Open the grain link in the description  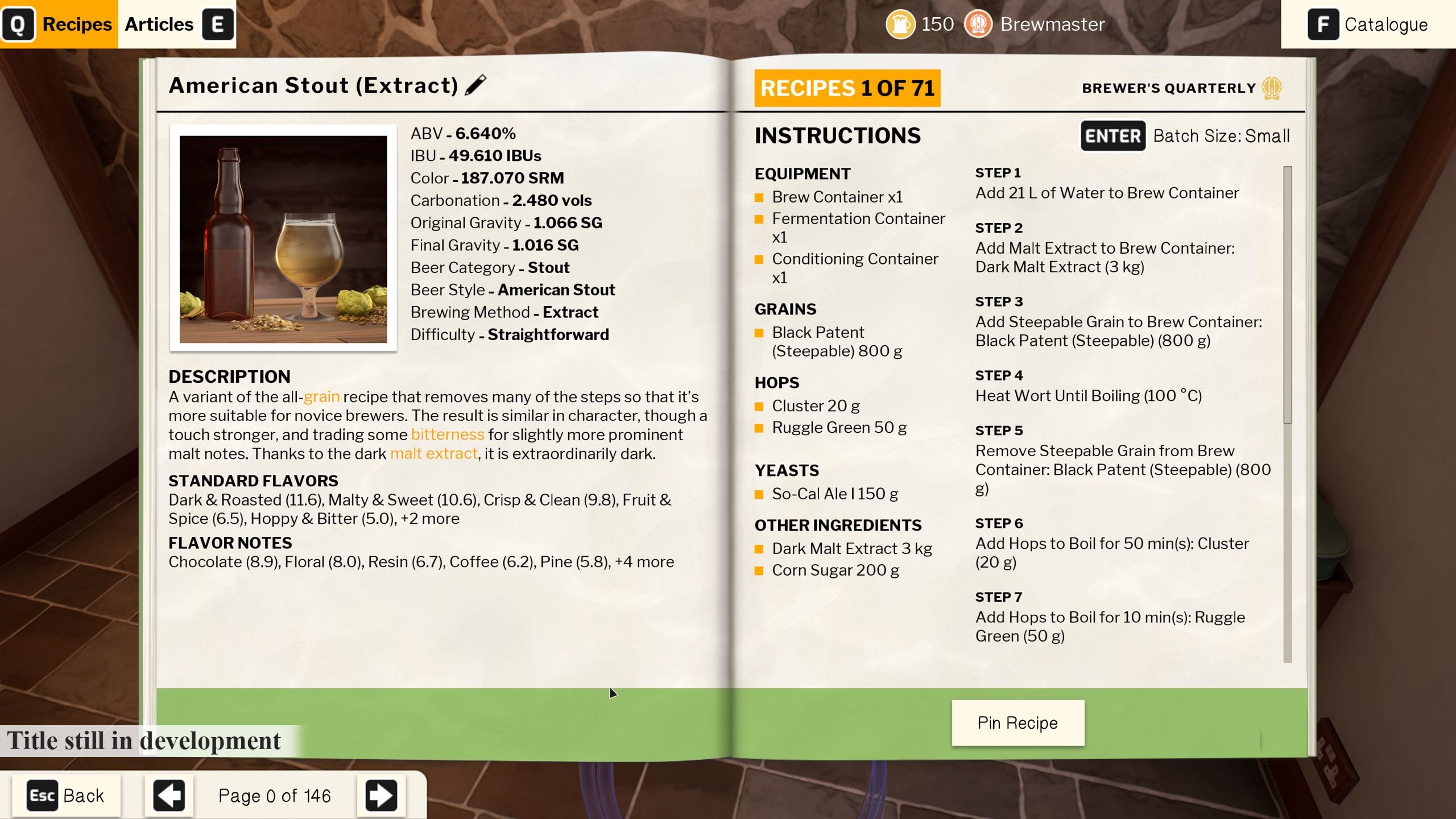[x=321, y=396]
